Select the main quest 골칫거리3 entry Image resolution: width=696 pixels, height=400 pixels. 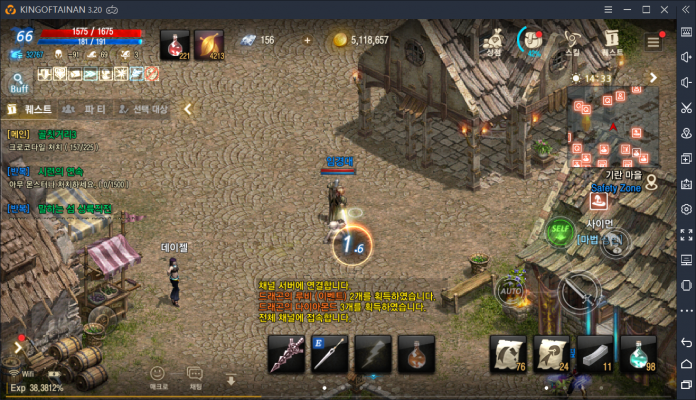tap(57, 134)
